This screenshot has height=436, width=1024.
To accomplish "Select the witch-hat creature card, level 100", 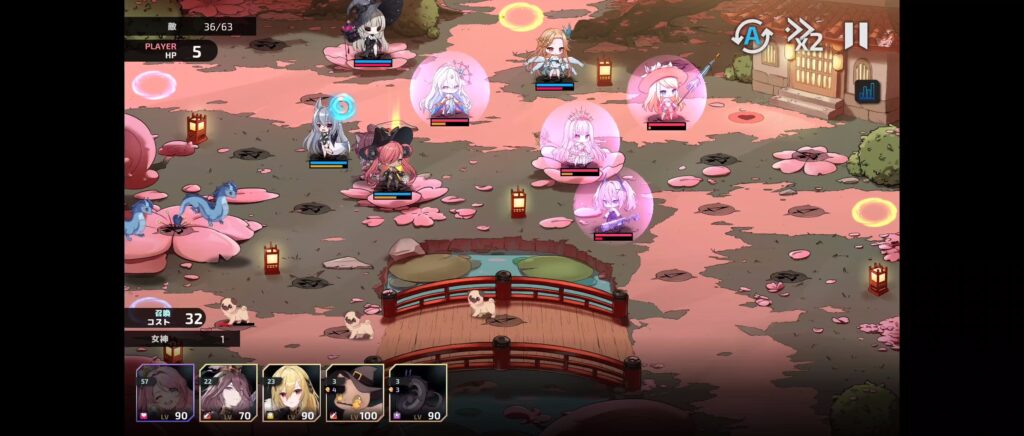I will (354, 392).
